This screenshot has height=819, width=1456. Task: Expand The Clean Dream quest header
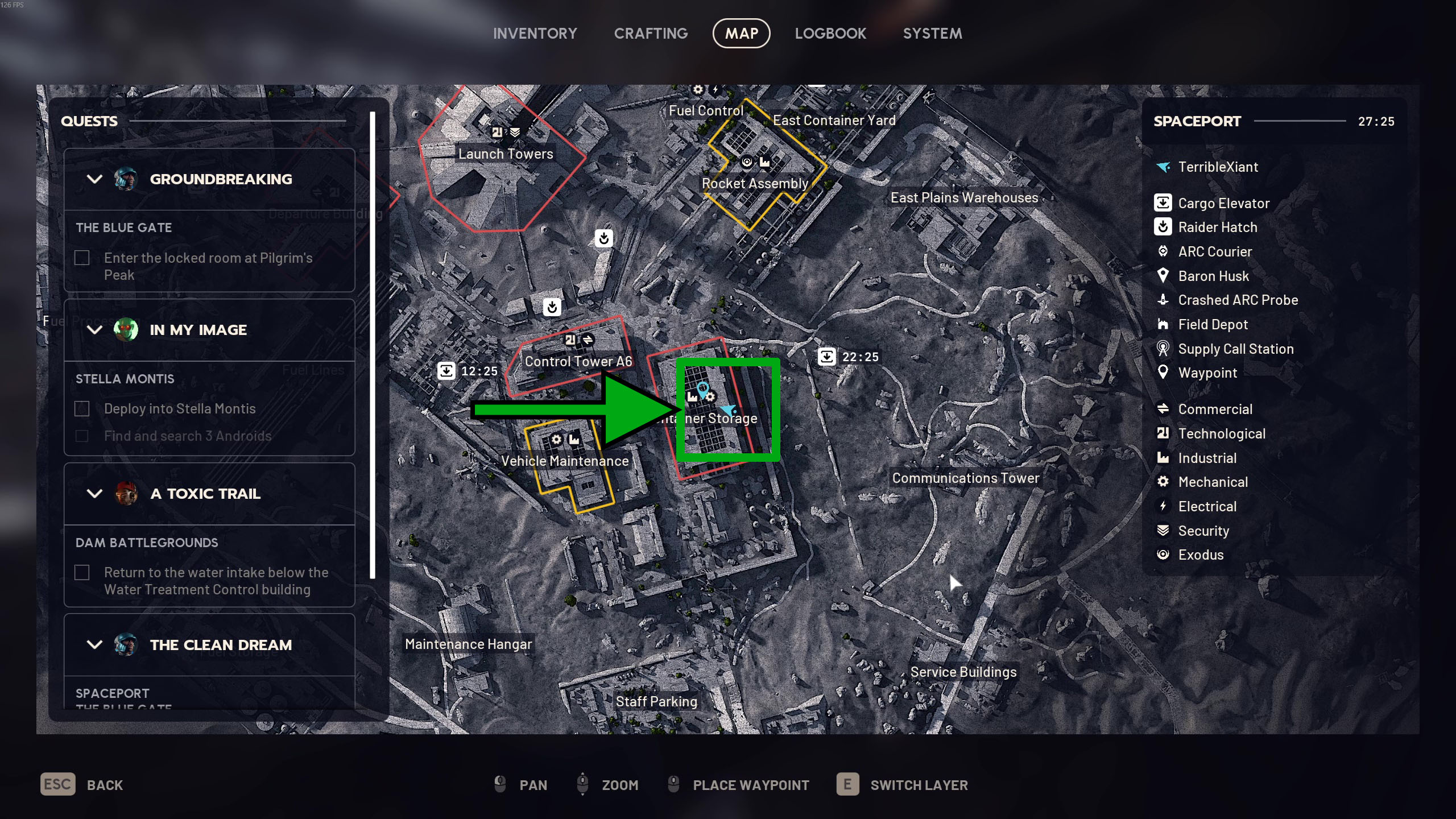pyautogui.click(x=95, y=645)
